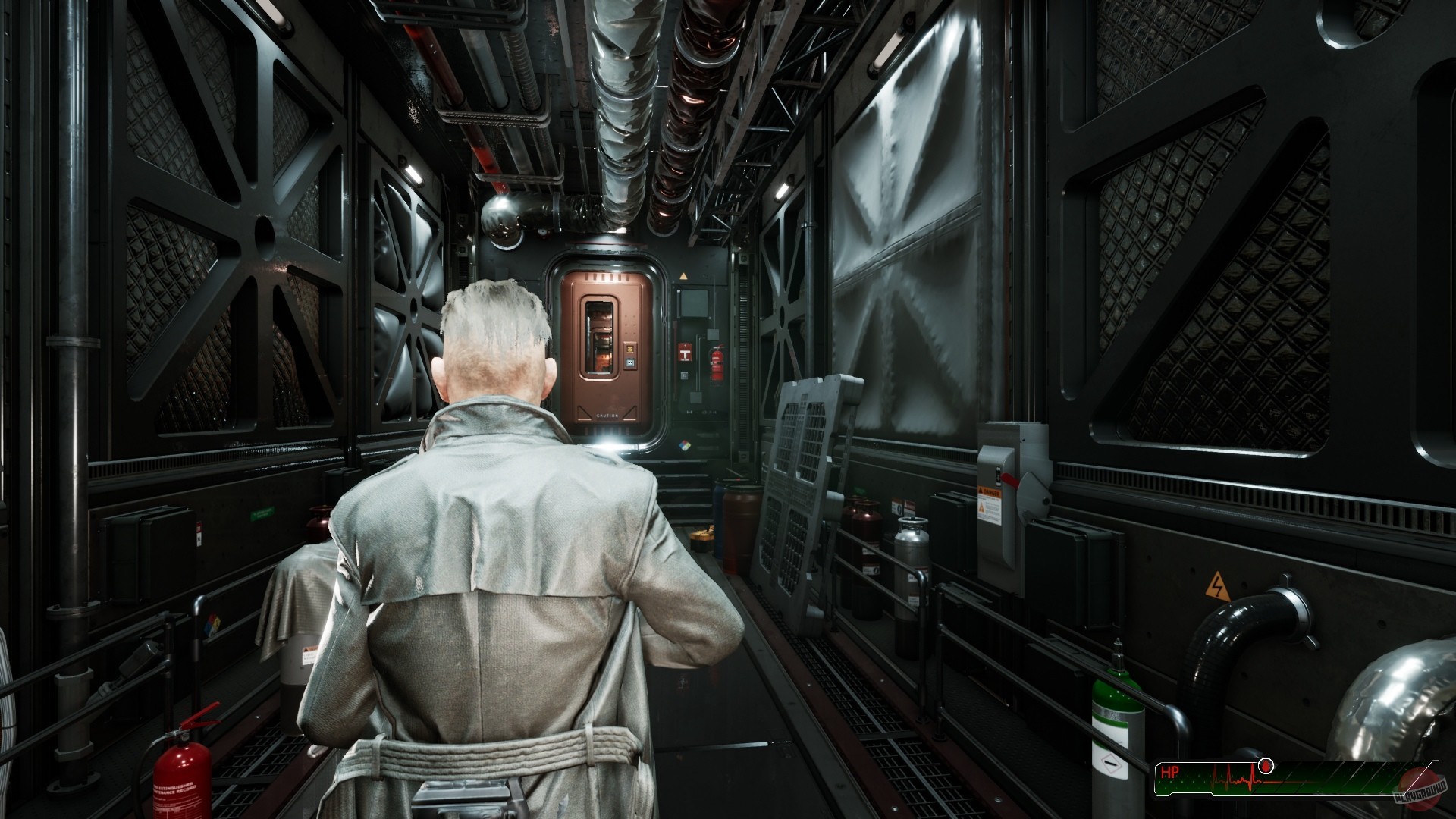
Task: Click the HP label on the health bar
Action: 1170,770
